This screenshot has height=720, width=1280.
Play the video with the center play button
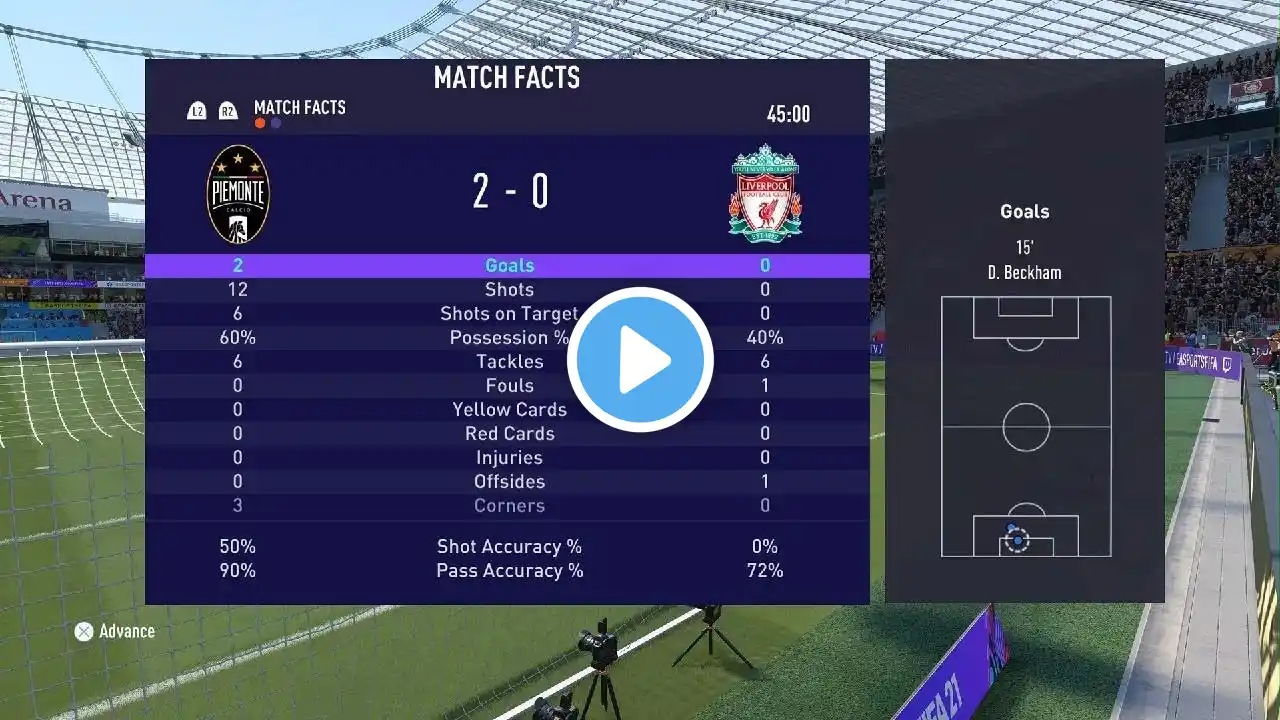[640, 360]
